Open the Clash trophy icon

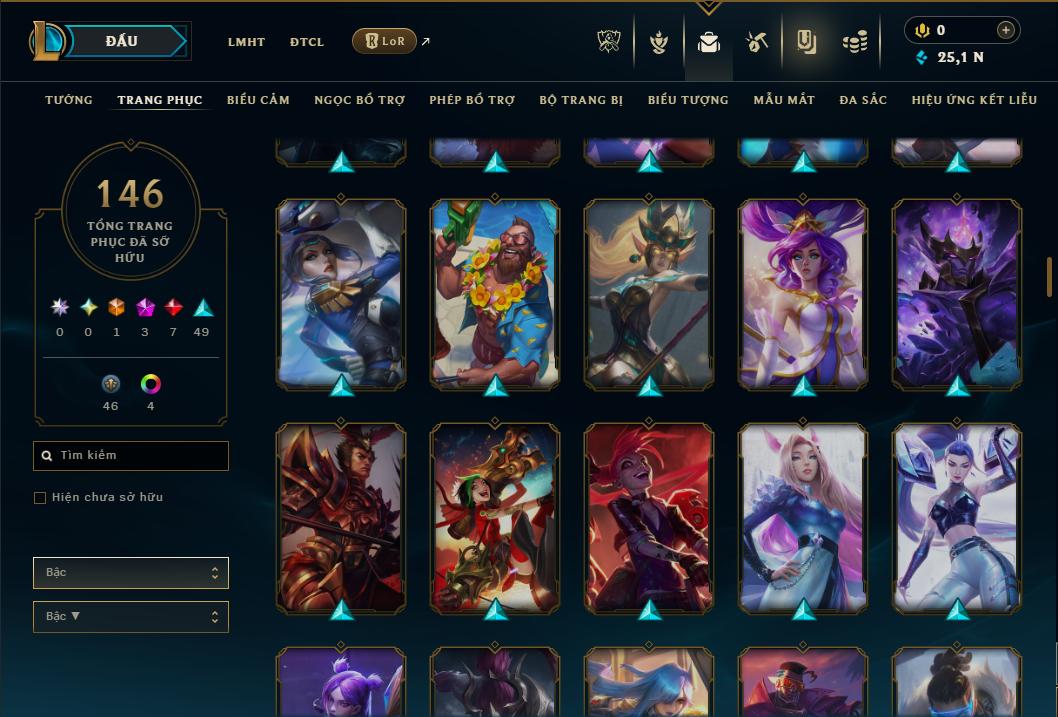(x=609, y=42)
